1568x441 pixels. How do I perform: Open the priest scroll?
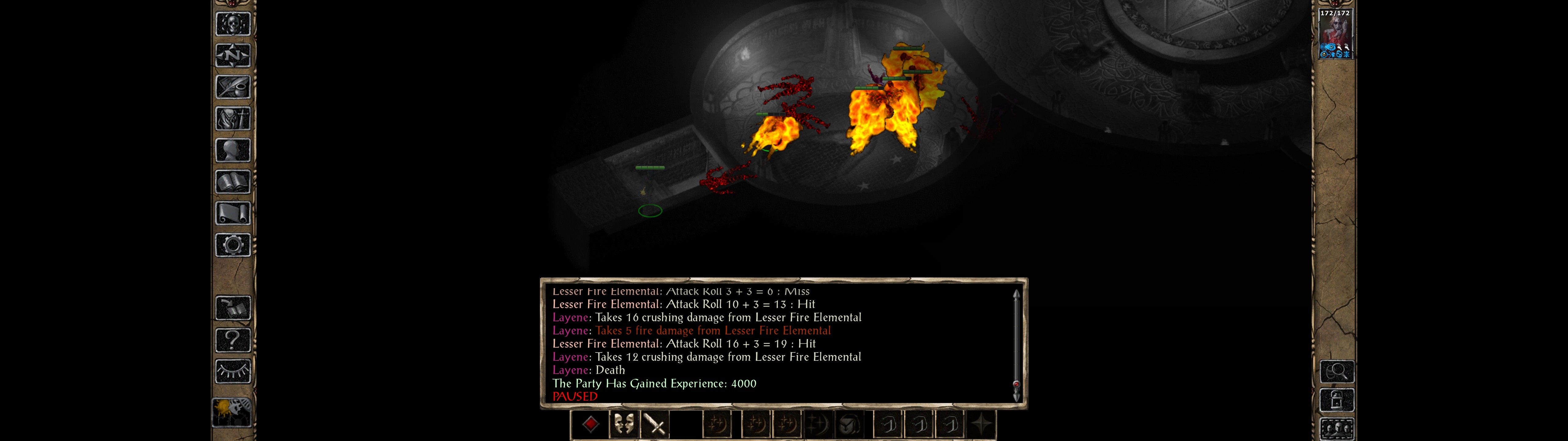[x=232, y=213]
